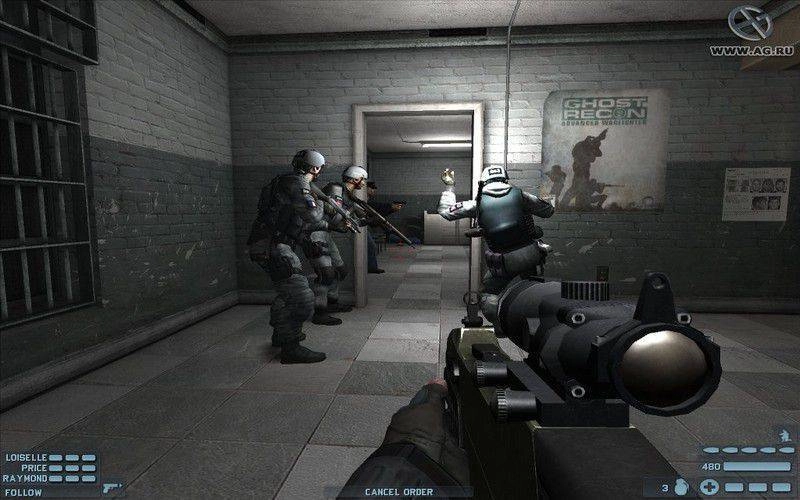Click the medical cross health icon
The image size is (800, 500).
(x=710, y=488)
